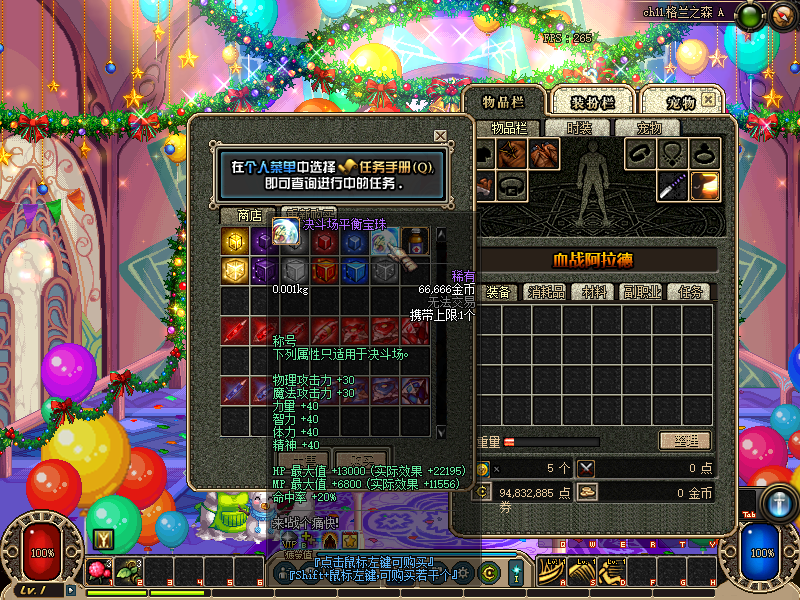Switch to the 材料 inventory category
The height and width of the screenshot is (600, 800).
[595, 292]
